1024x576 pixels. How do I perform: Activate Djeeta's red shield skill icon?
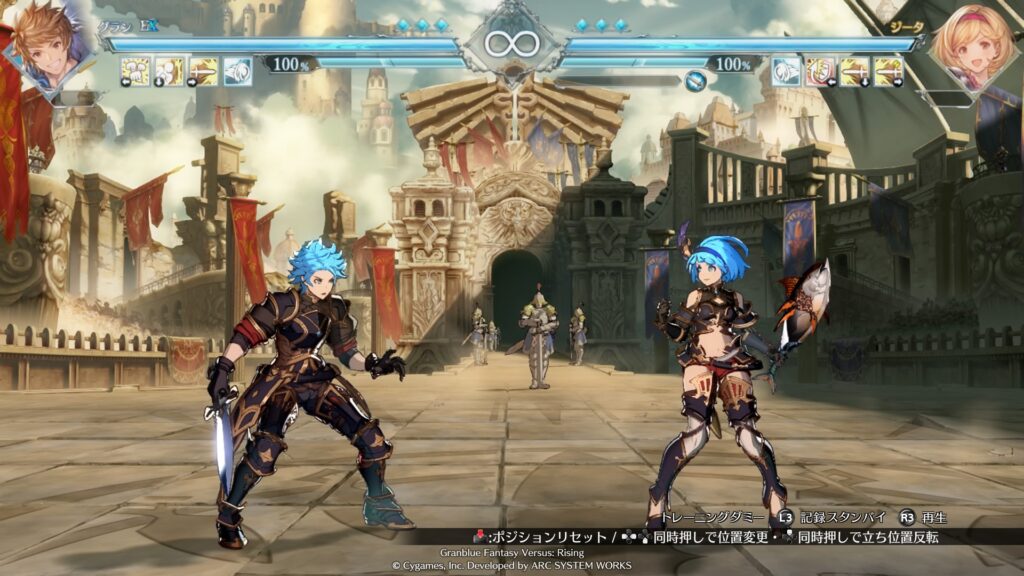point(821,71)
